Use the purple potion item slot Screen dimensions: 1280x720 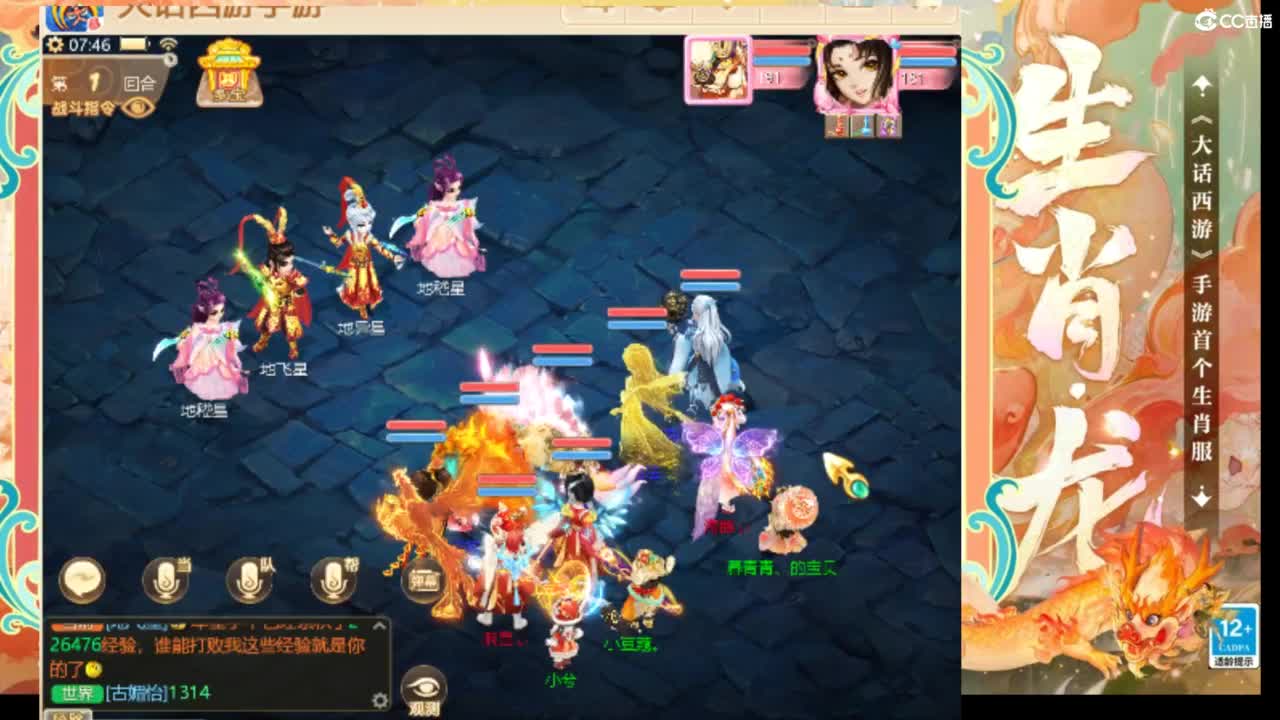tap(888, 127)
